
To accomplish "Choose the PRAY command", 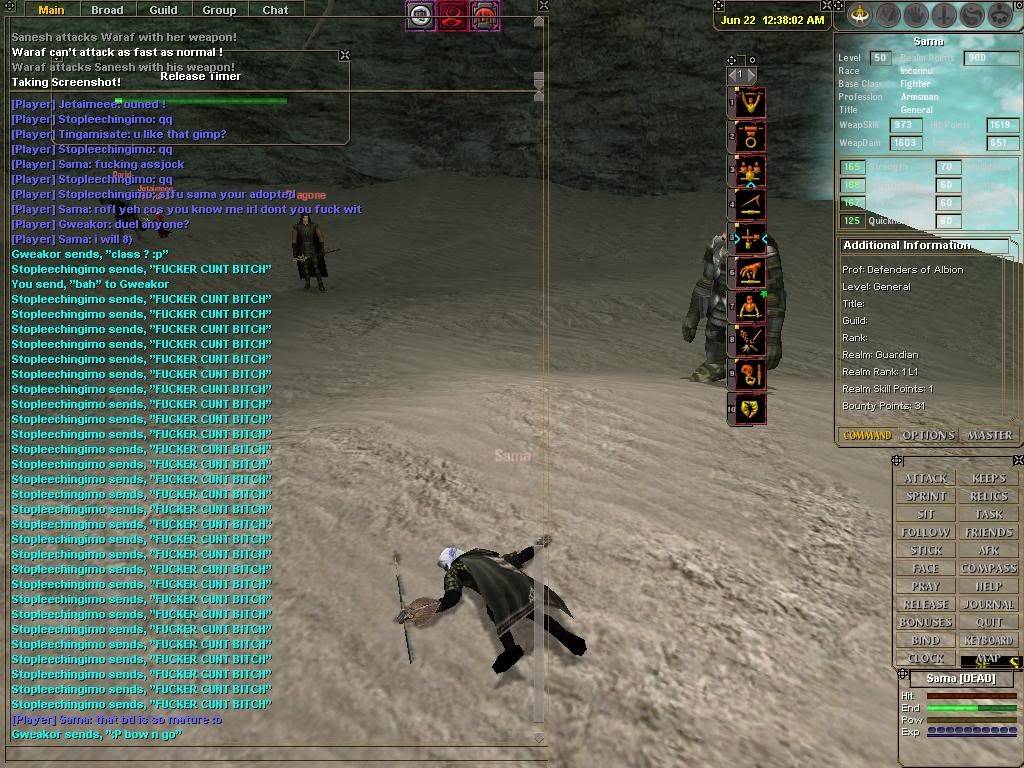I will point(926,586).
